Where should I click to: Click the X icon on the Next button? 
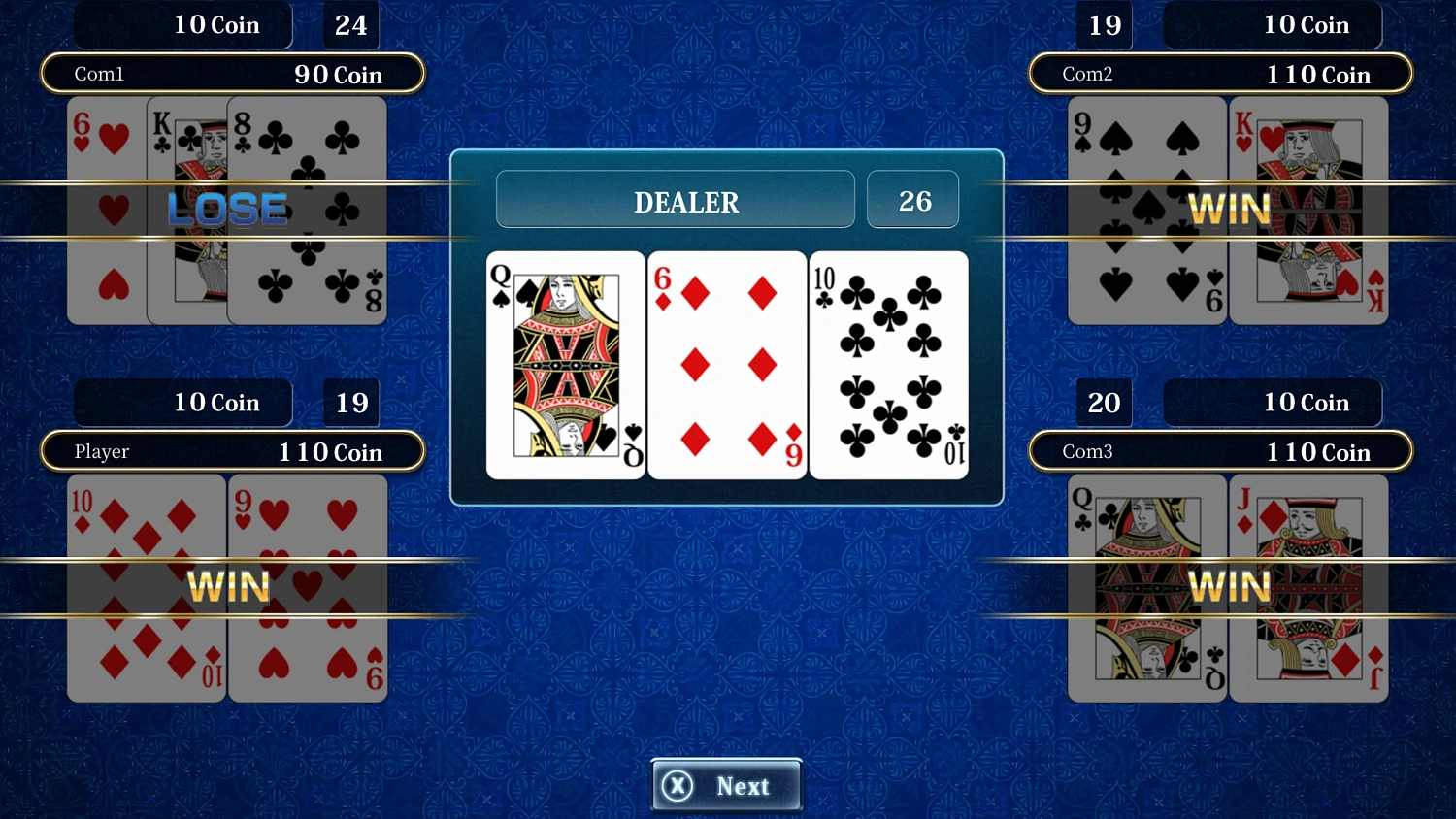tap(678, 786)
